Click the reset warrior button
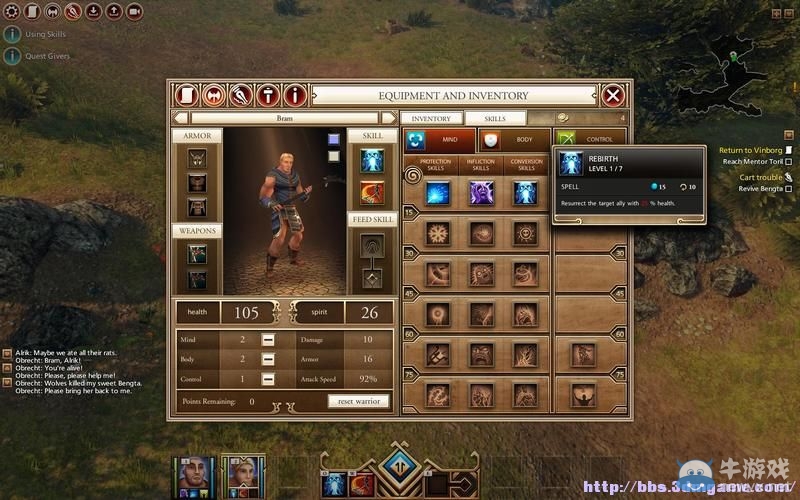800x500 pixels. (x=357, y=401)
